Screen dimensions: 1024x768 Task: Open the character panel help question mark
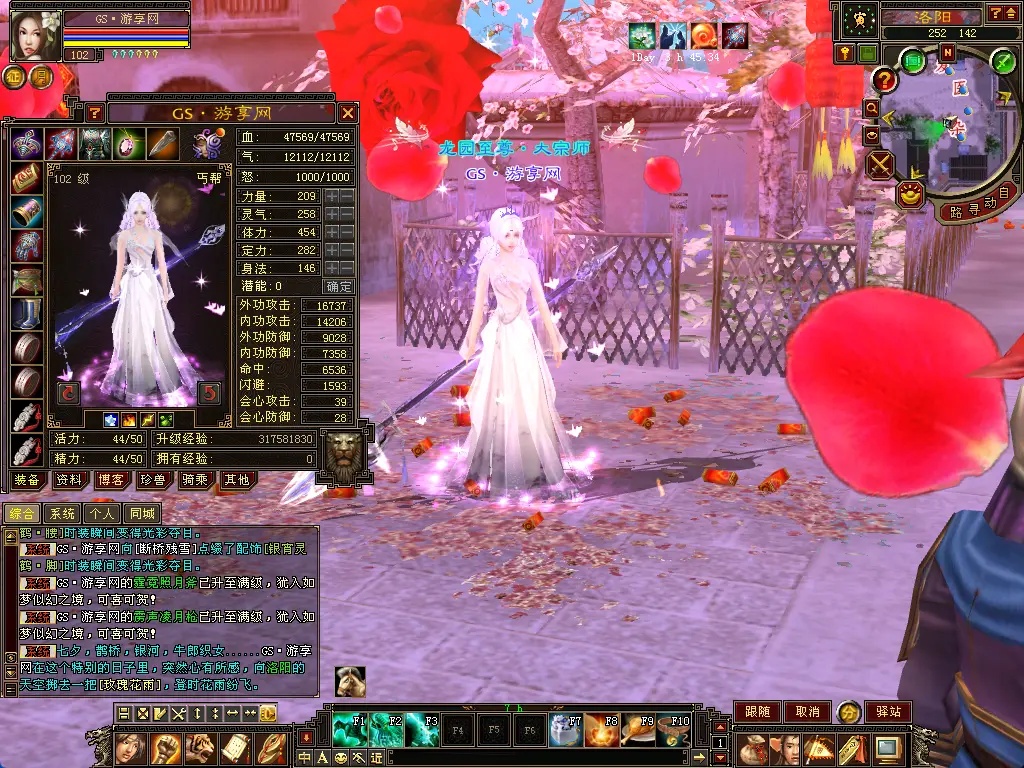click(x=94, y=113)
